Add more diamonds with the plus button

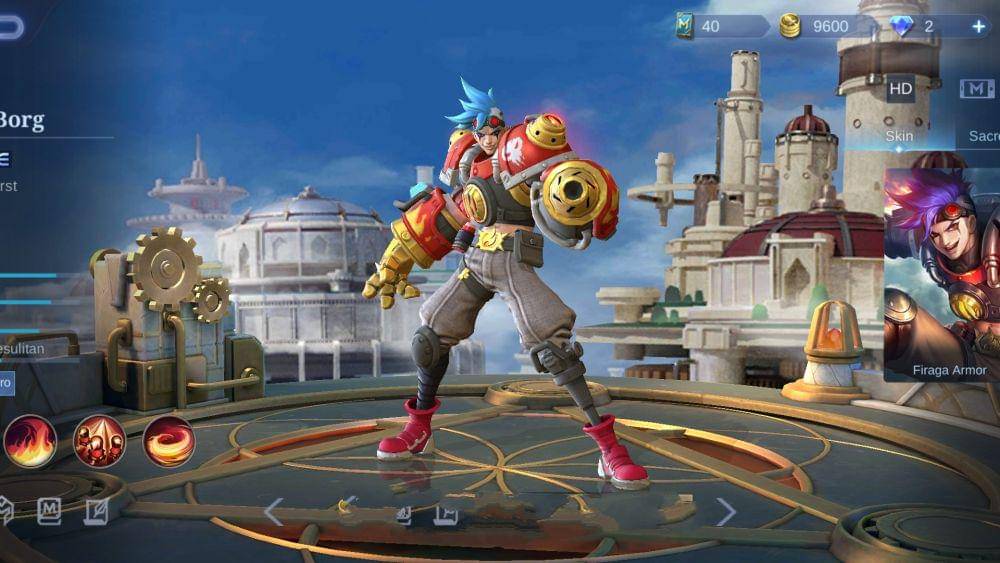pos(978,26)
